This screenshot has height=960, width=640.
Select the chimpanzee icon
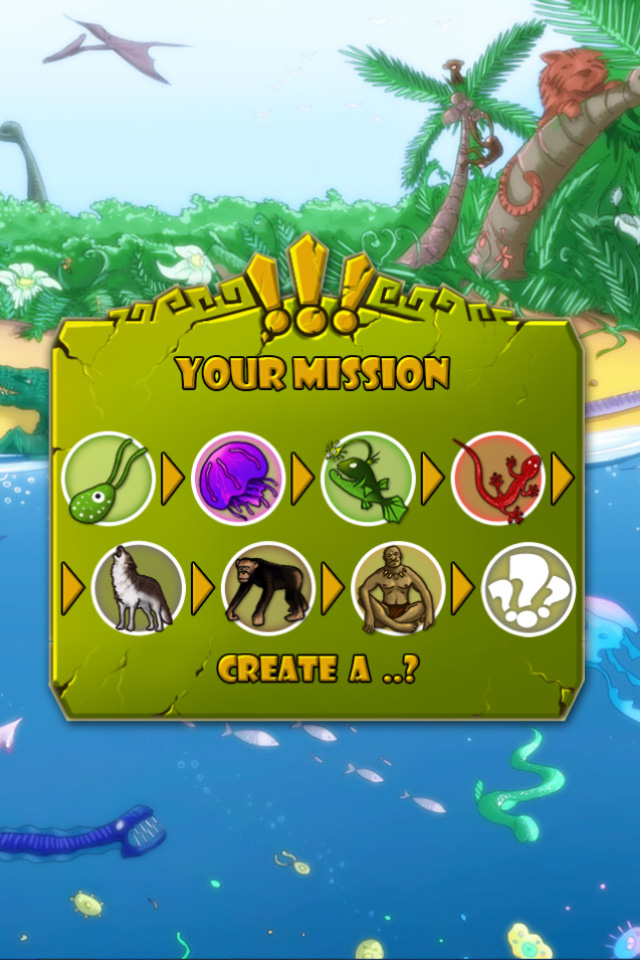(268, 589)
